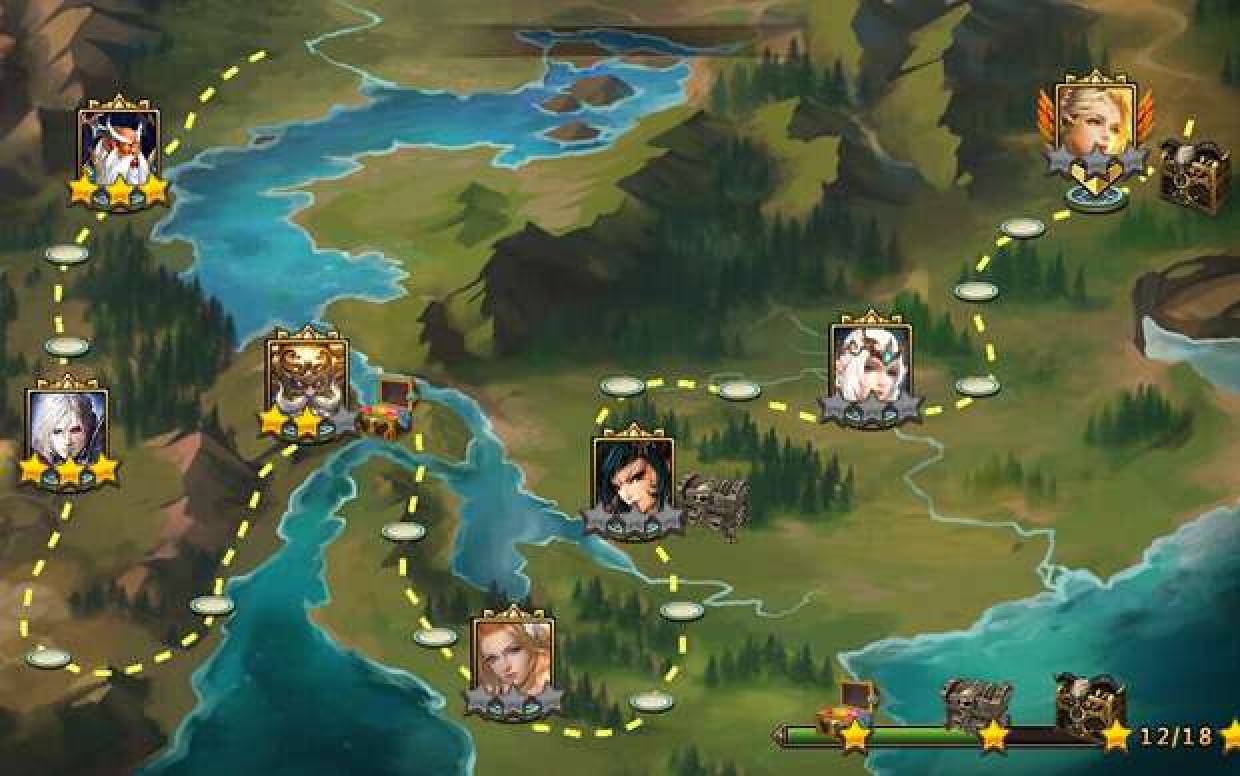Open the dark gold chest beside the winged boss
Screen dimensions: 1240x776
pyautogui.click(x=1195, y=176)
